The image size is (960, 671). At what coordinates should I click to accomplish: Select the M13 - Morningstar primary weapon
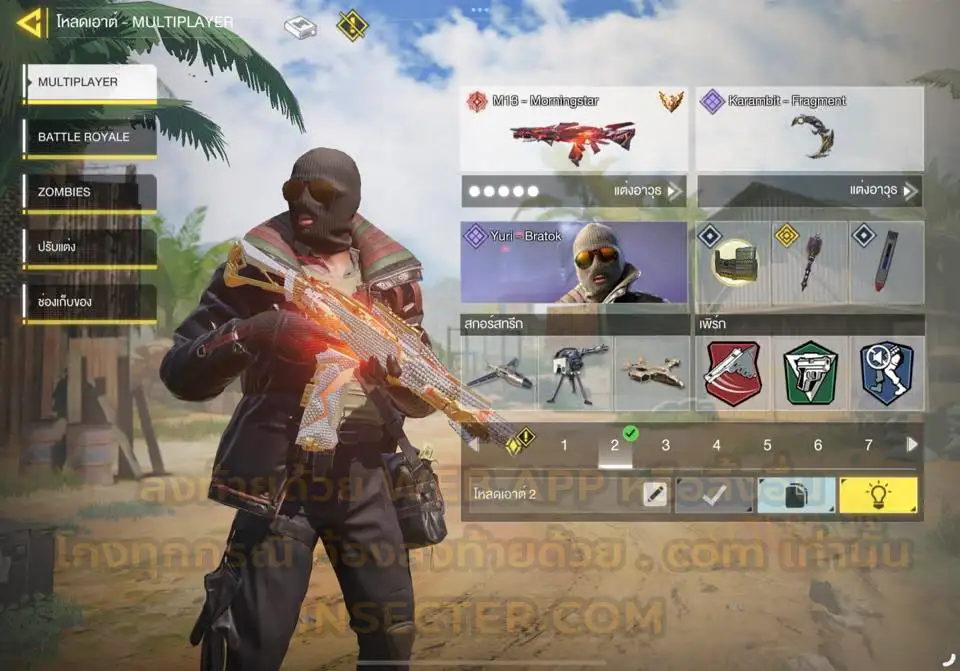(x=573, y=129)
